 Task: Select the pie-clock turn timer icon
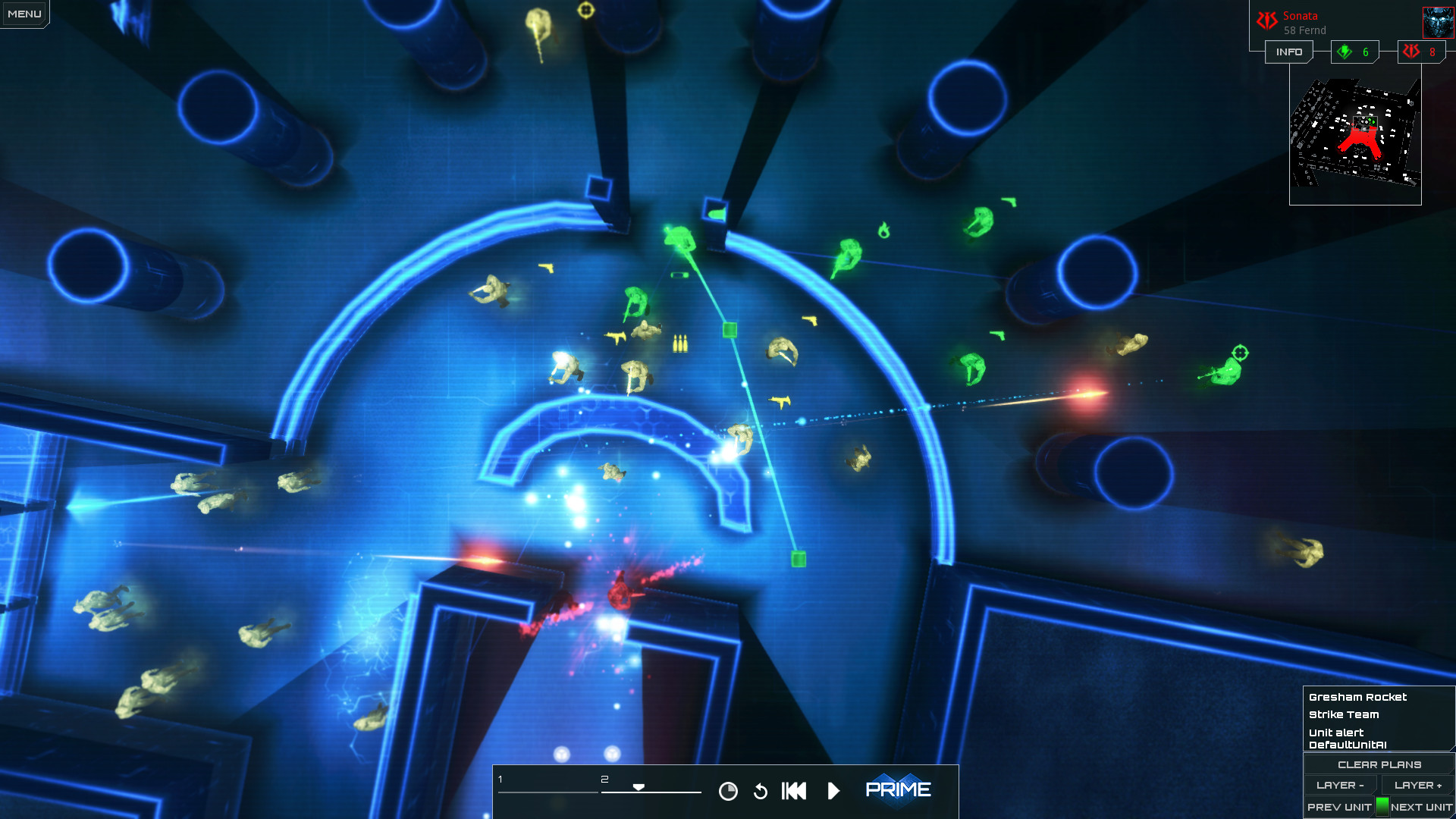point(728,790)
